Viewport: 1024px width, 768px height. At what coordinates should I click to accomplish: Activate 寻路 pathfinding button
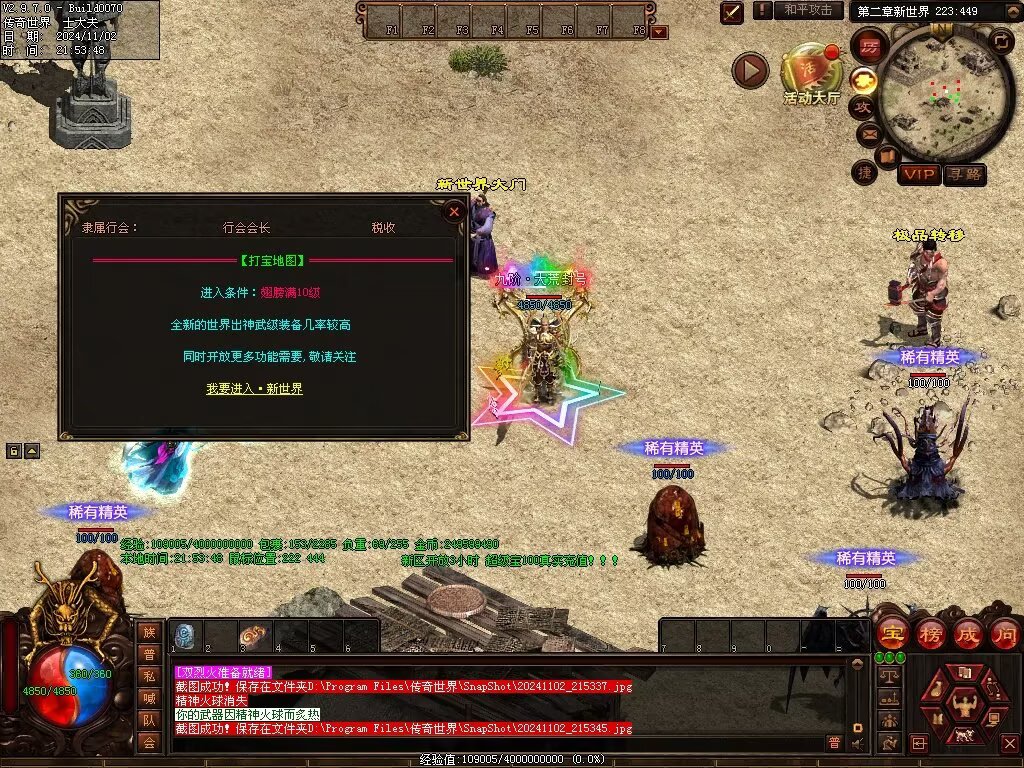click(x=964, y=174)
